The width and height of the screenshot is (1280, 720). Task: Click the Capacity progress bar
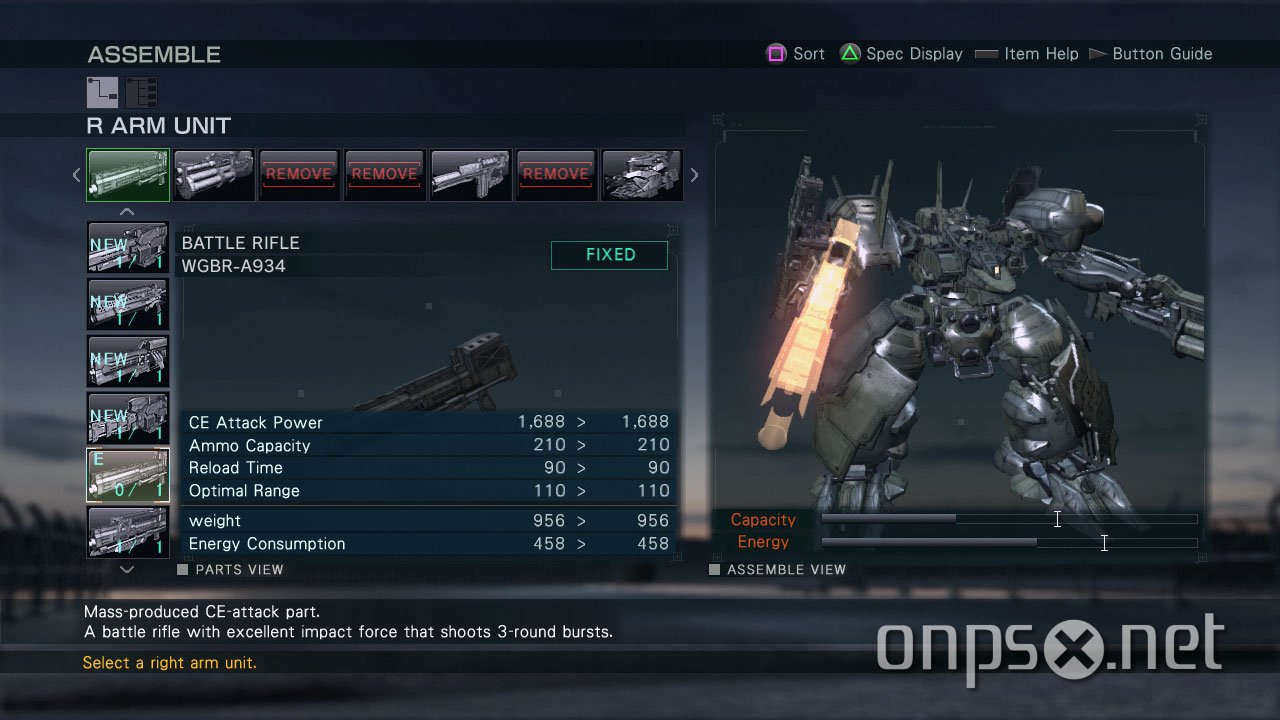pos(1008,519)
